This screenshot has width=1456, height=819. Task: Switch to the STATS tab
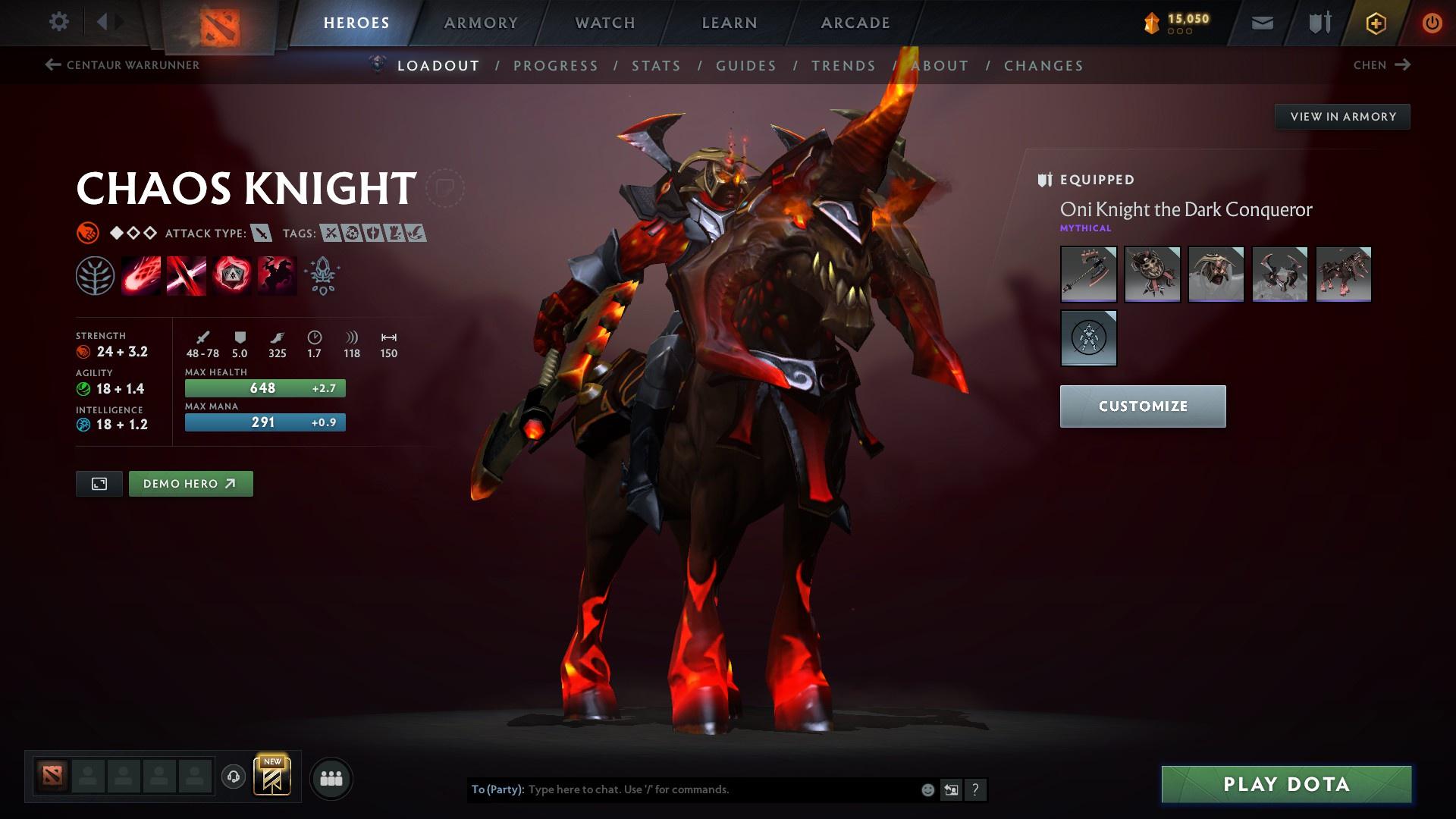click(657, 66)
